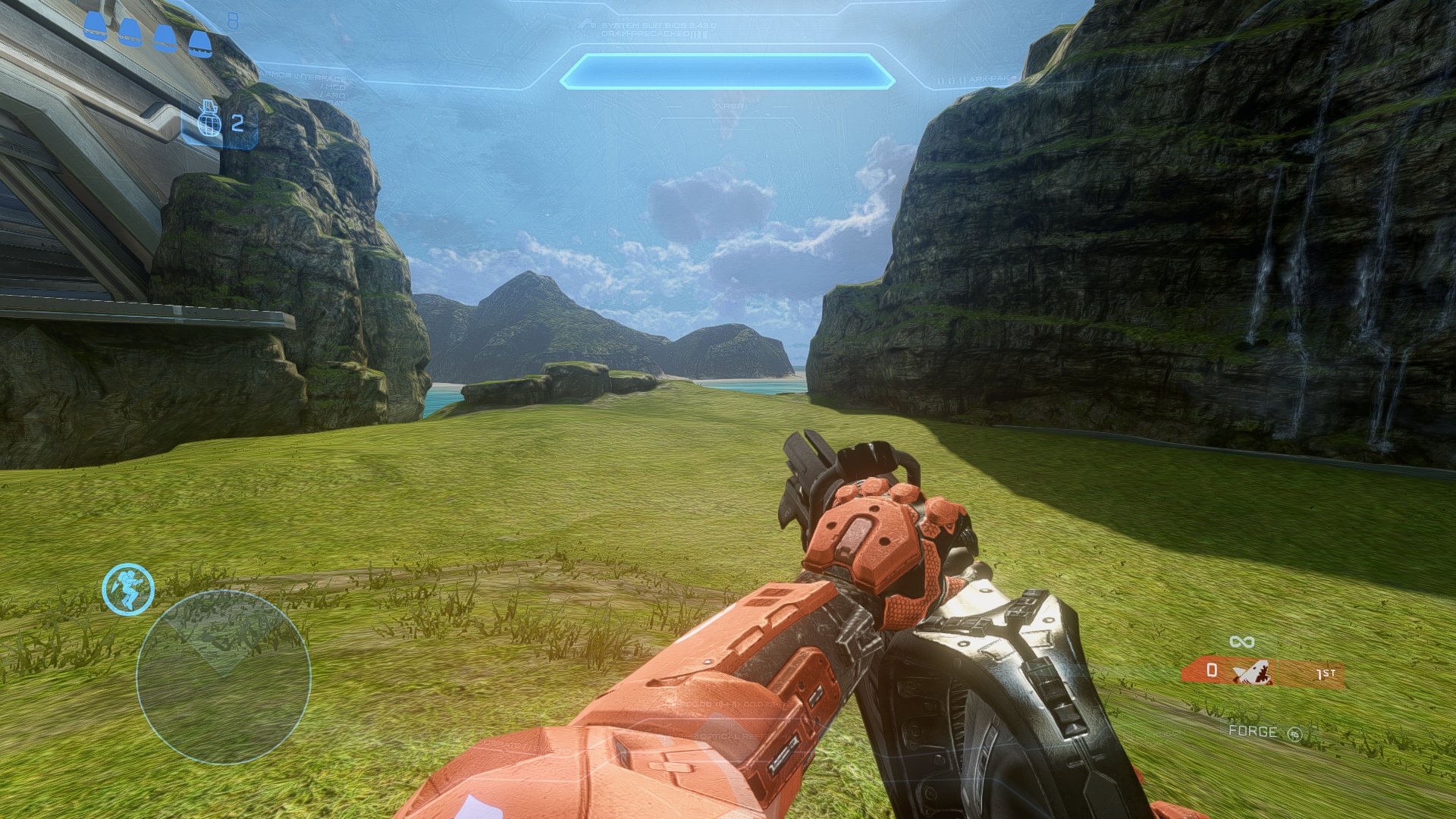
Task: Click the infinity lives symbol above the scoreboard
Action: (1241, 642)
